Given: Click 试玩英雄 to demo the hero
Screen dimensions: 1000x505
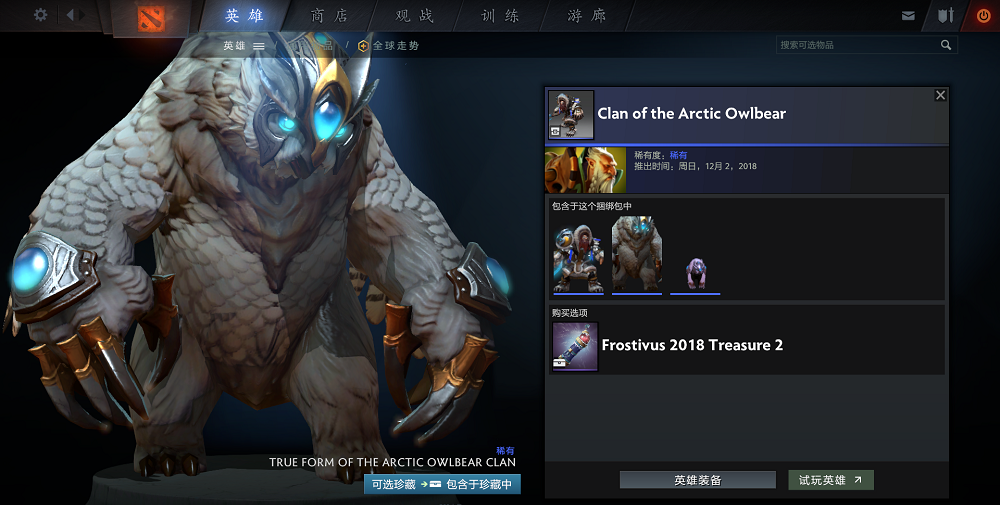Looking at the screenshot, I should (x=830, y=480).
